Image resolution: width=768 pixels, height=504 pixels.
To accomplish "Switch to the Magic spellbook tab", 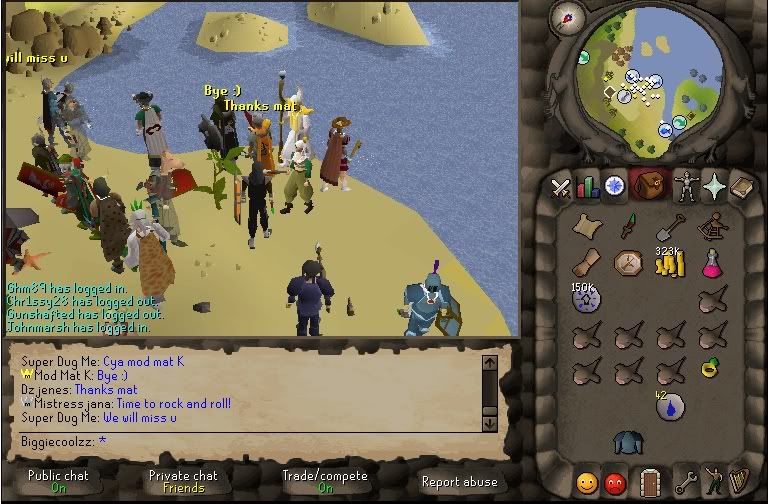I will click(741, 187).
